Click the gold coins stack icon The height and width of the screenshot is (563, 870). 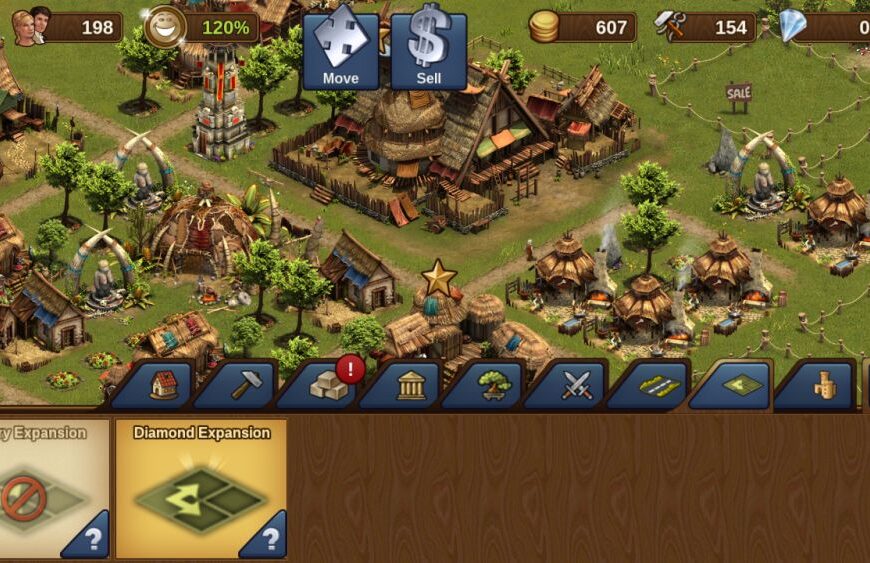[544, 27]
